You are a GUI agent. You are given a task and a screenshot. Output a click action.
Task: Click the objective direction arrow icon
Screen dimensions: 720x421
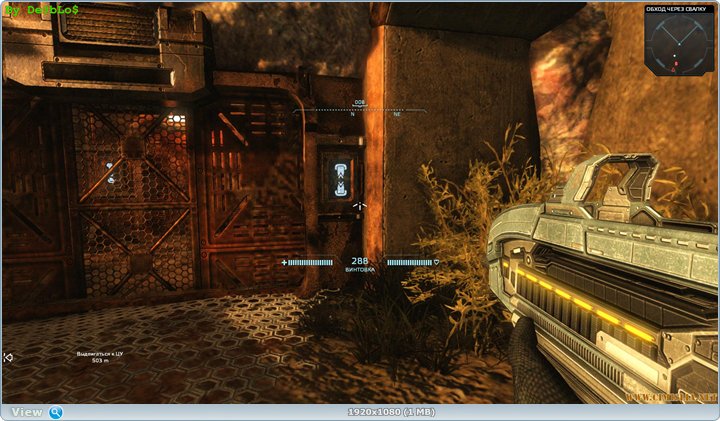pos(8,357)
